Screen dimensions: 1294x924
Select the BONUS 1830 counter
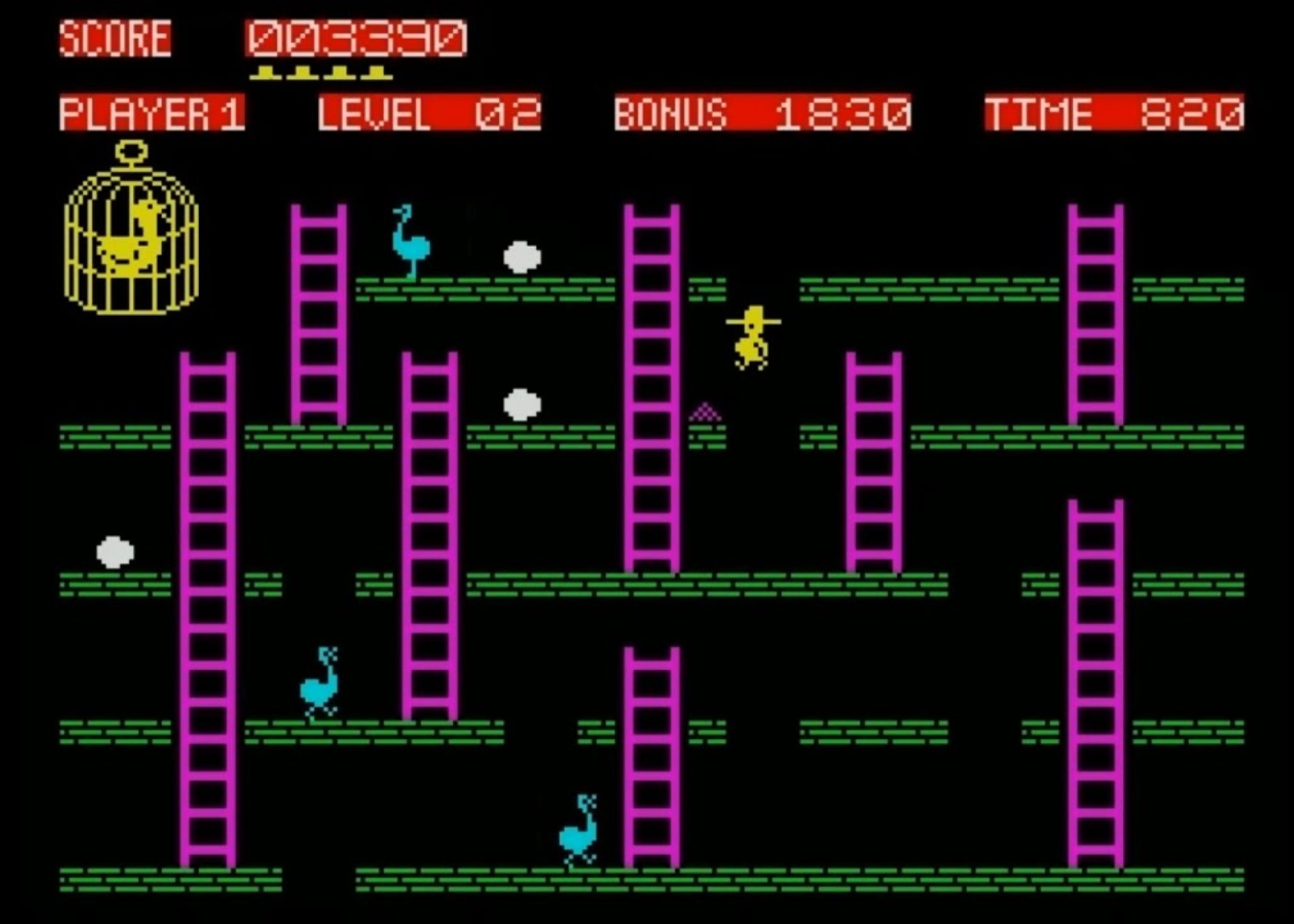click(x=760, y=113)
